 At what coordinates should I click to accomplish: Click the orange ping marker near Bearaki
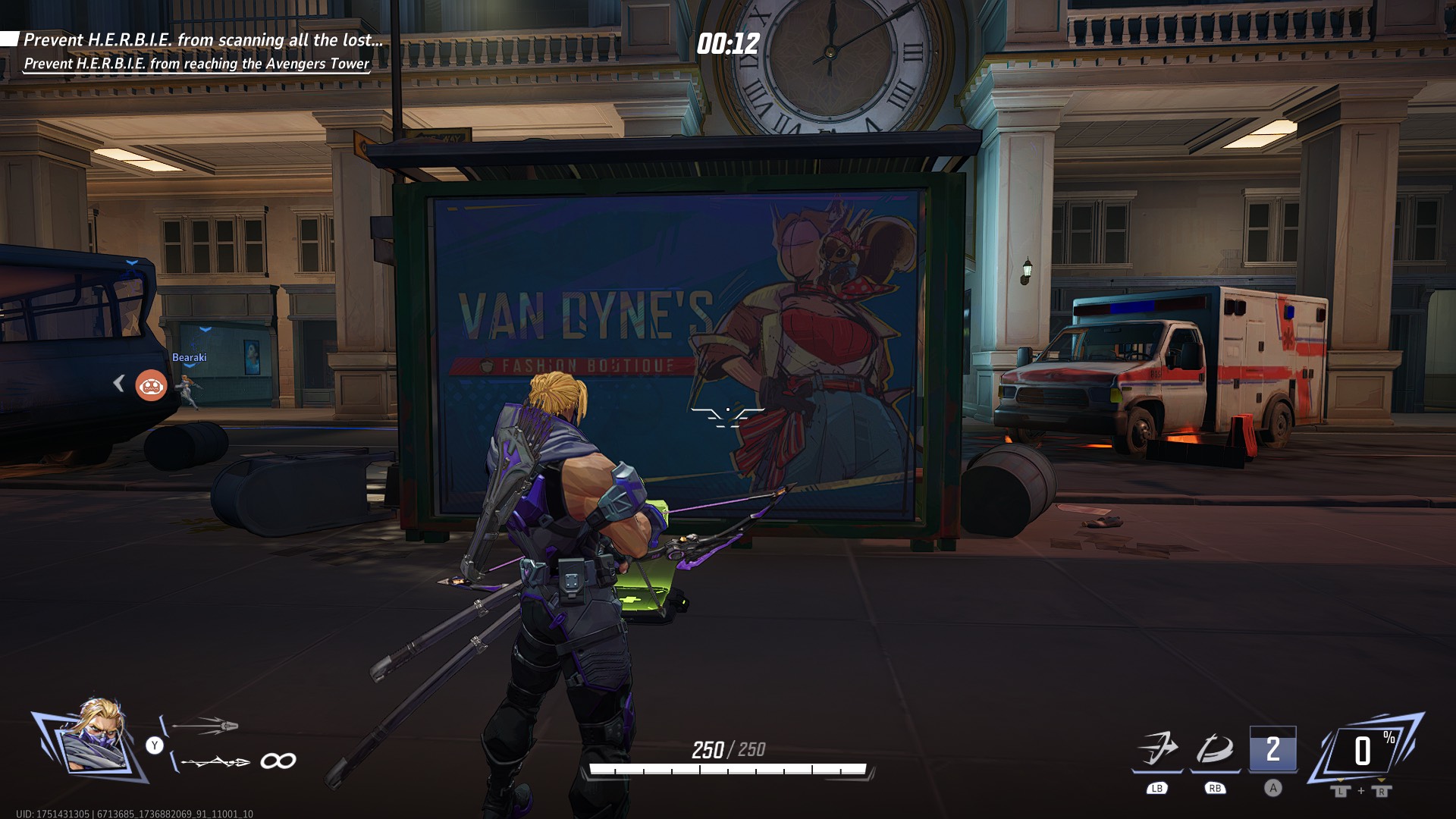[152, 385]
